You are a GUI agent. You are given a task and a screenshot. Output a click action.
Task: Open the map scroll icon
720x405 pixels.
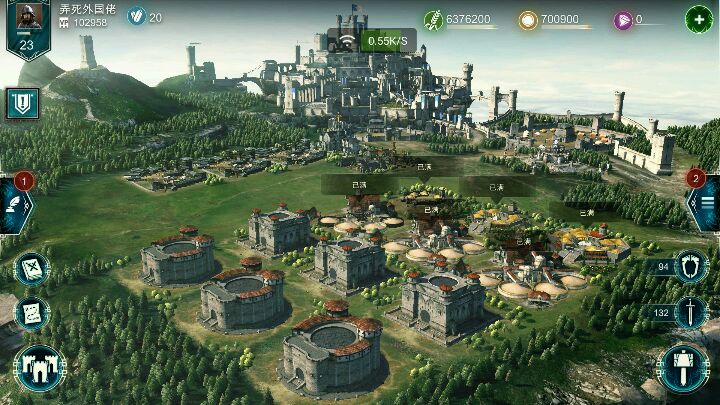click(31, 268)
